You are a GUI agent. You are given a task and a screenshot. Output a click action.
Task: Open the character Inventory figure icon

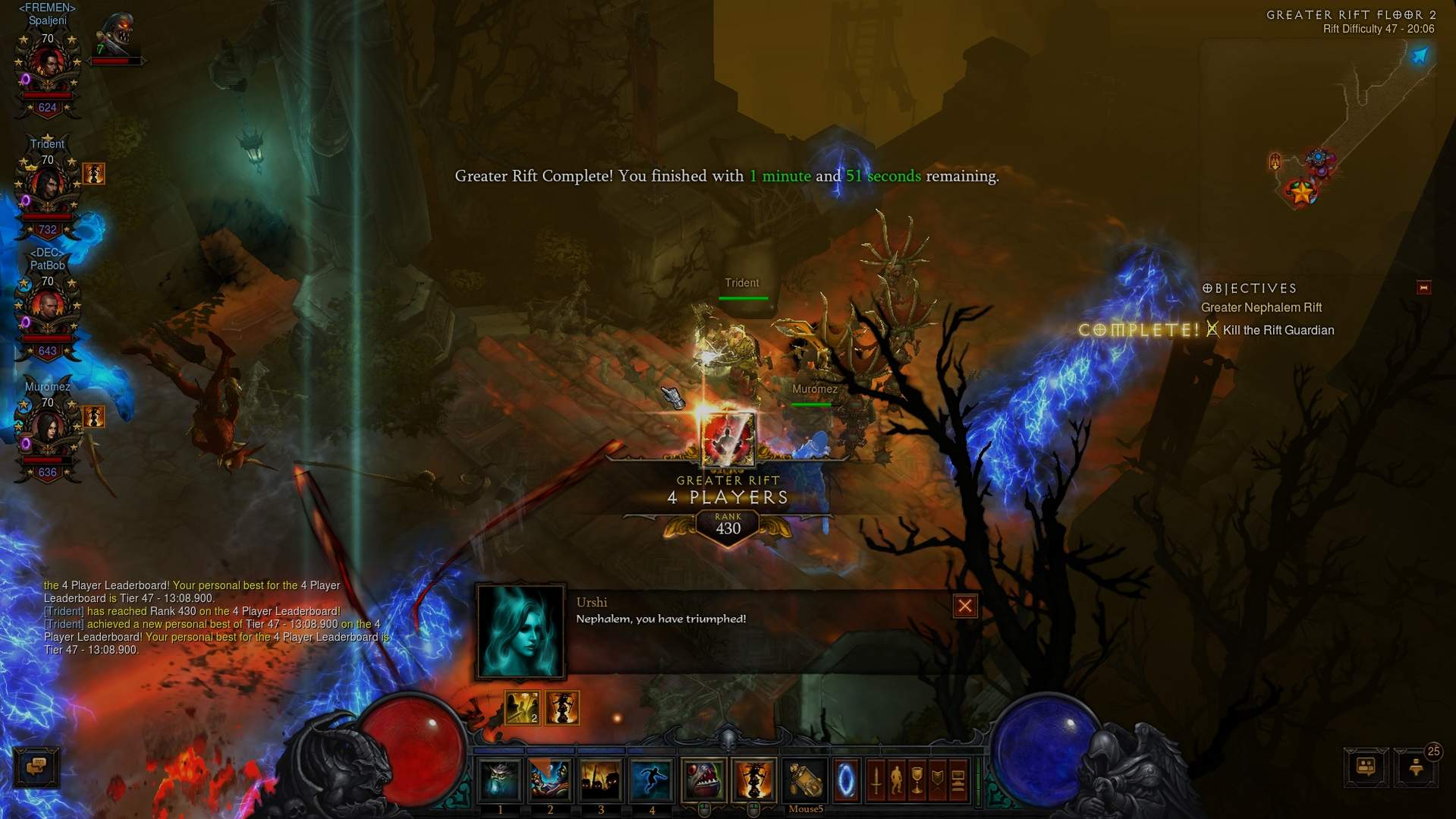click(x=897, y=780)
